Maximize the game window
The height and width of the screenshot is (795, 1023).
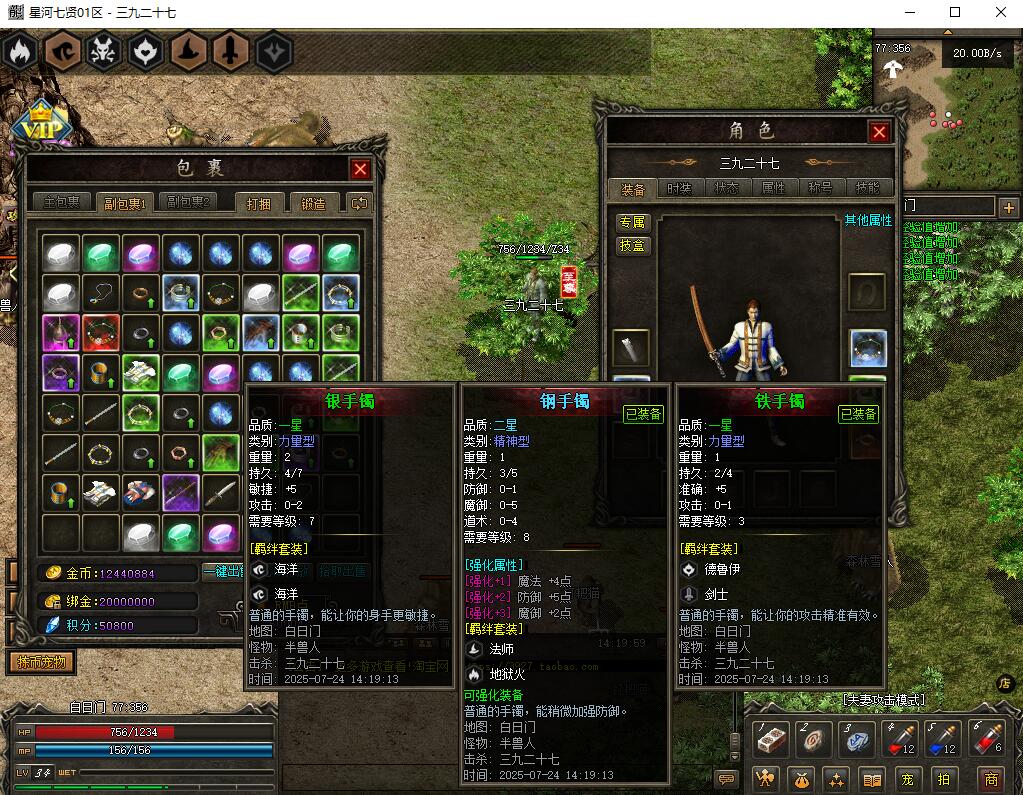click(x=954, y=13)
